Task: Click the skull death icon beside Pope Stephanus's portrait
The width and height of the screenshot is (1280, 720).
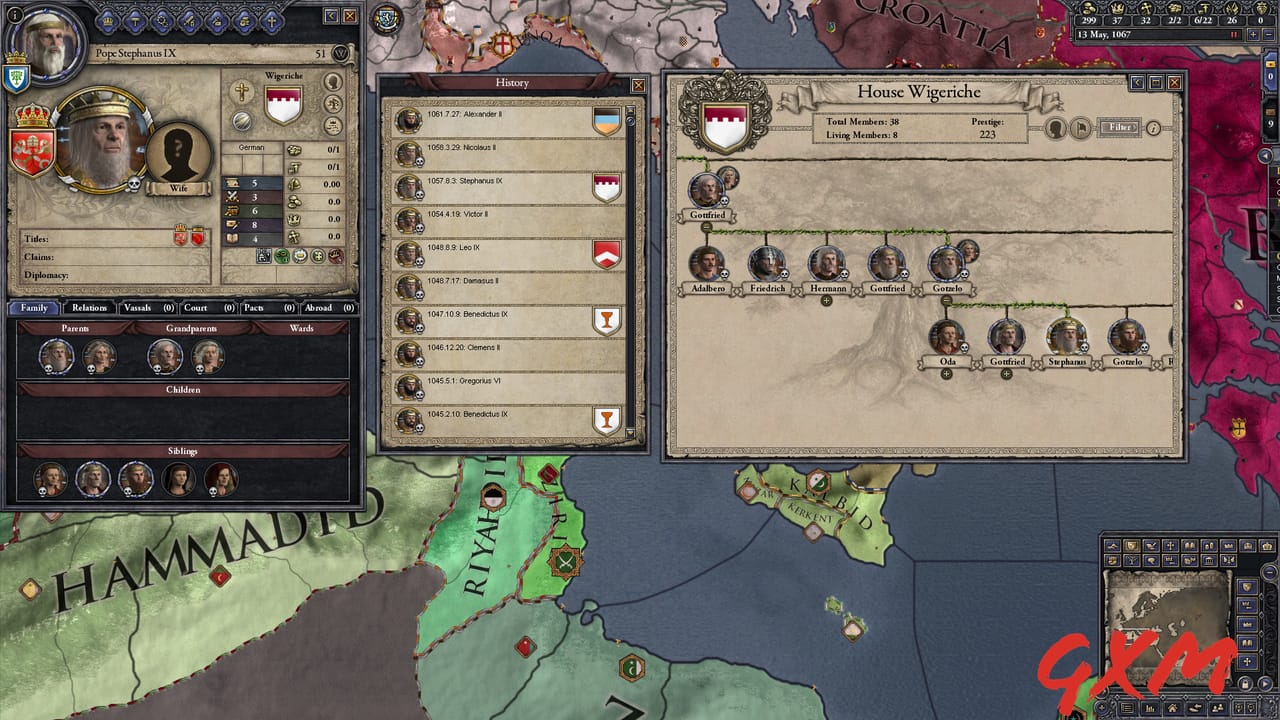Action: point(134,183)
